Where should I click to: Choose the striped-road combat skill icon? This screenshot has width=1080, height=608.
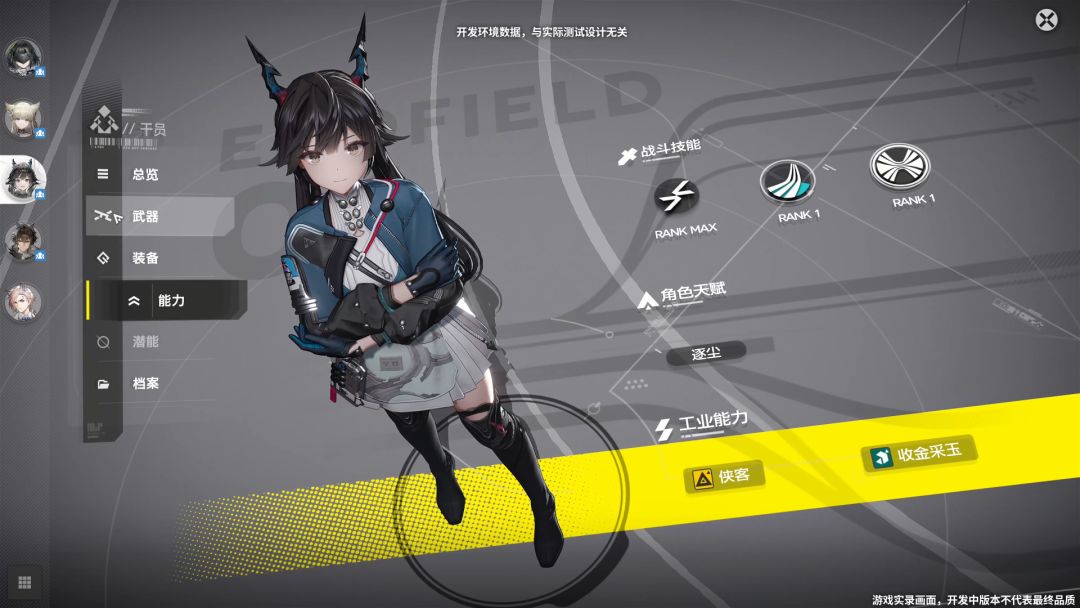(x=787, y=181)
